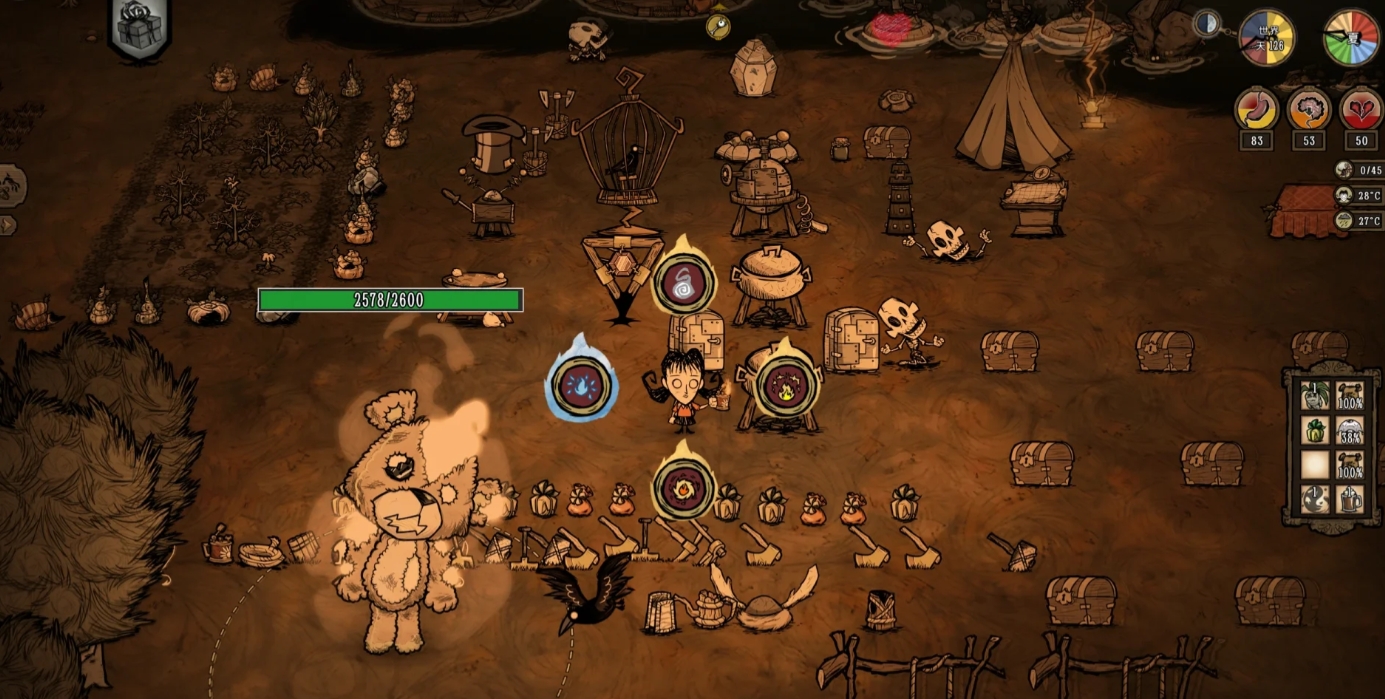Pick the yellow-green wrapped bundle slot

point(1315,430)
